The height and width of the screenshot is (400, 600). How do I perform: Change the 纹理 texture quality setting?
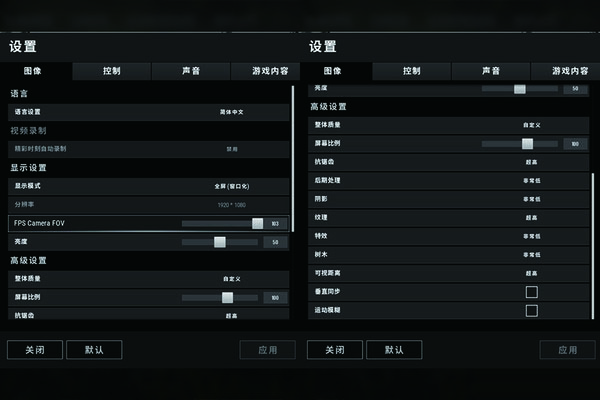click(x=531, y=217)
